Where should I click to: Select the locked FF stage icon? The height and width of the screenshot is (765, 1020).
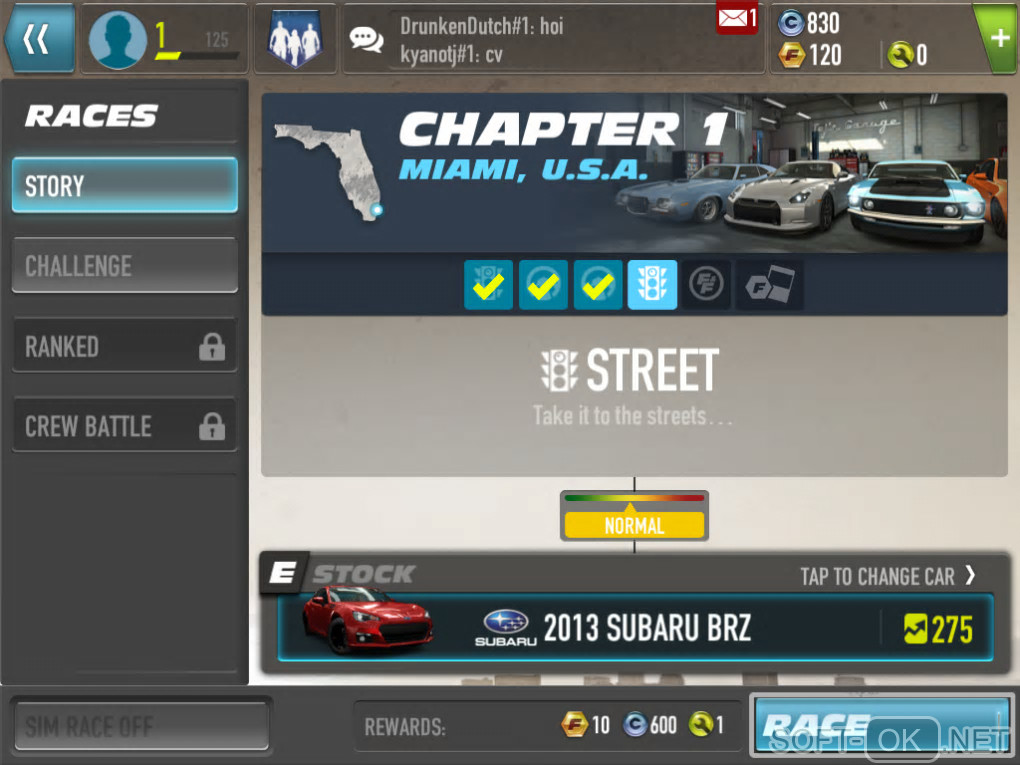(707, 286)
